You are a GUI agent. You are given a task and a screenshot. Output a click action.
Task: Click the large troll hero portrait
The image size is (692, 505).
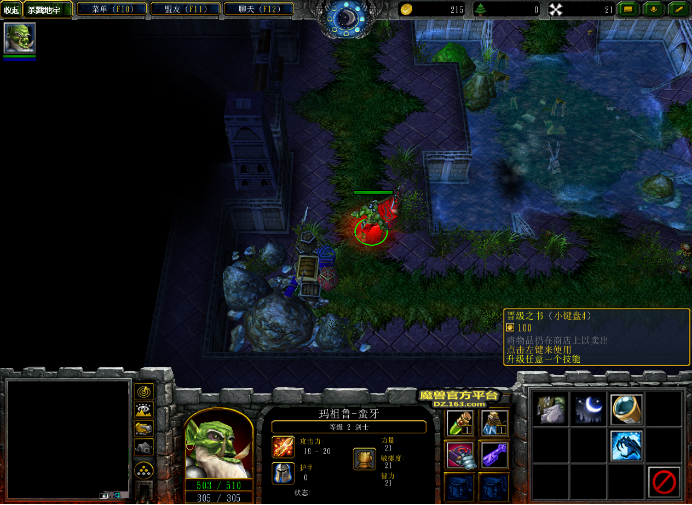click(219, 443)
